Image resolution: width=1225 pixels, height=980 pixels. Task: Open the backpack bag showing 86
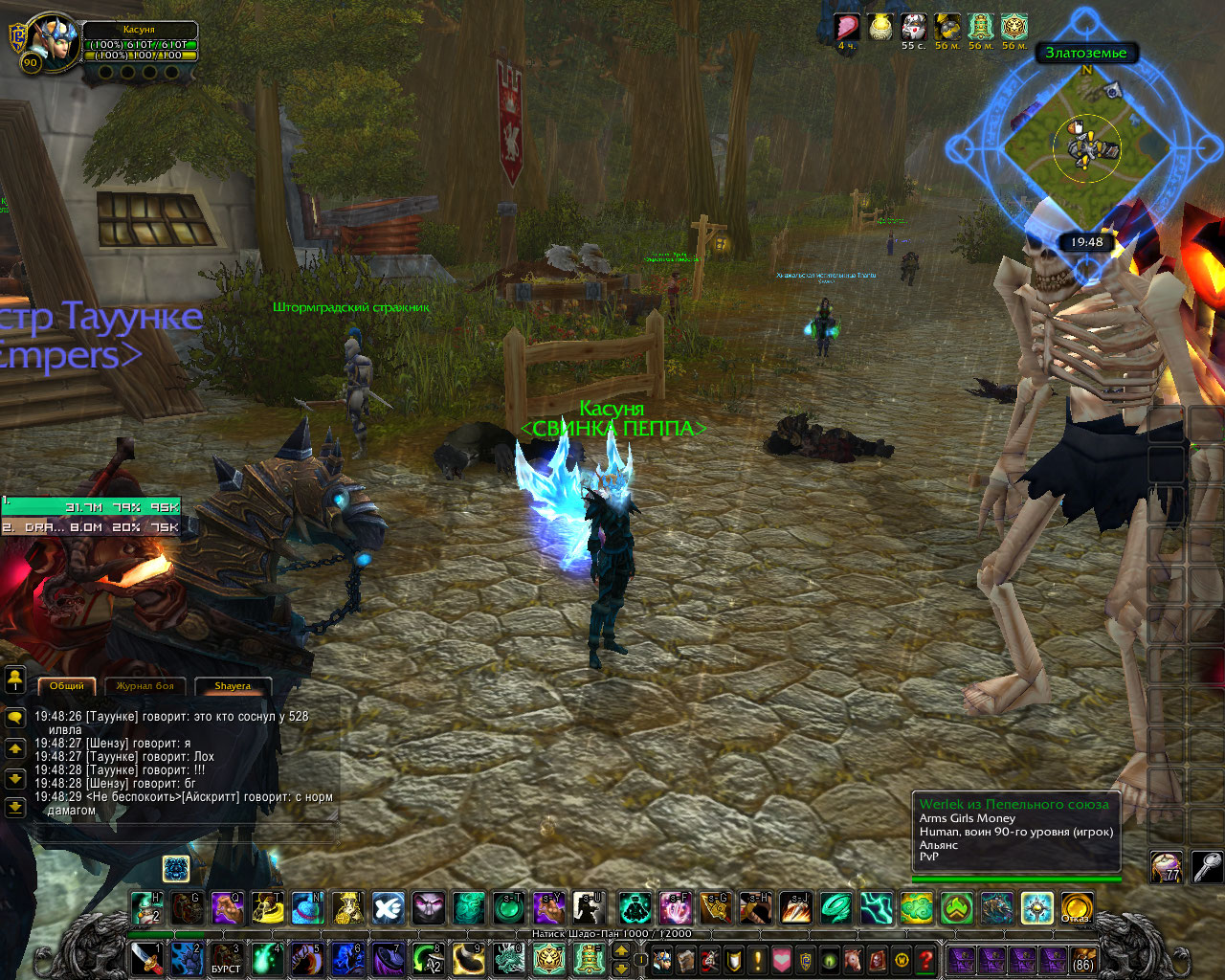coord(1082,959)
